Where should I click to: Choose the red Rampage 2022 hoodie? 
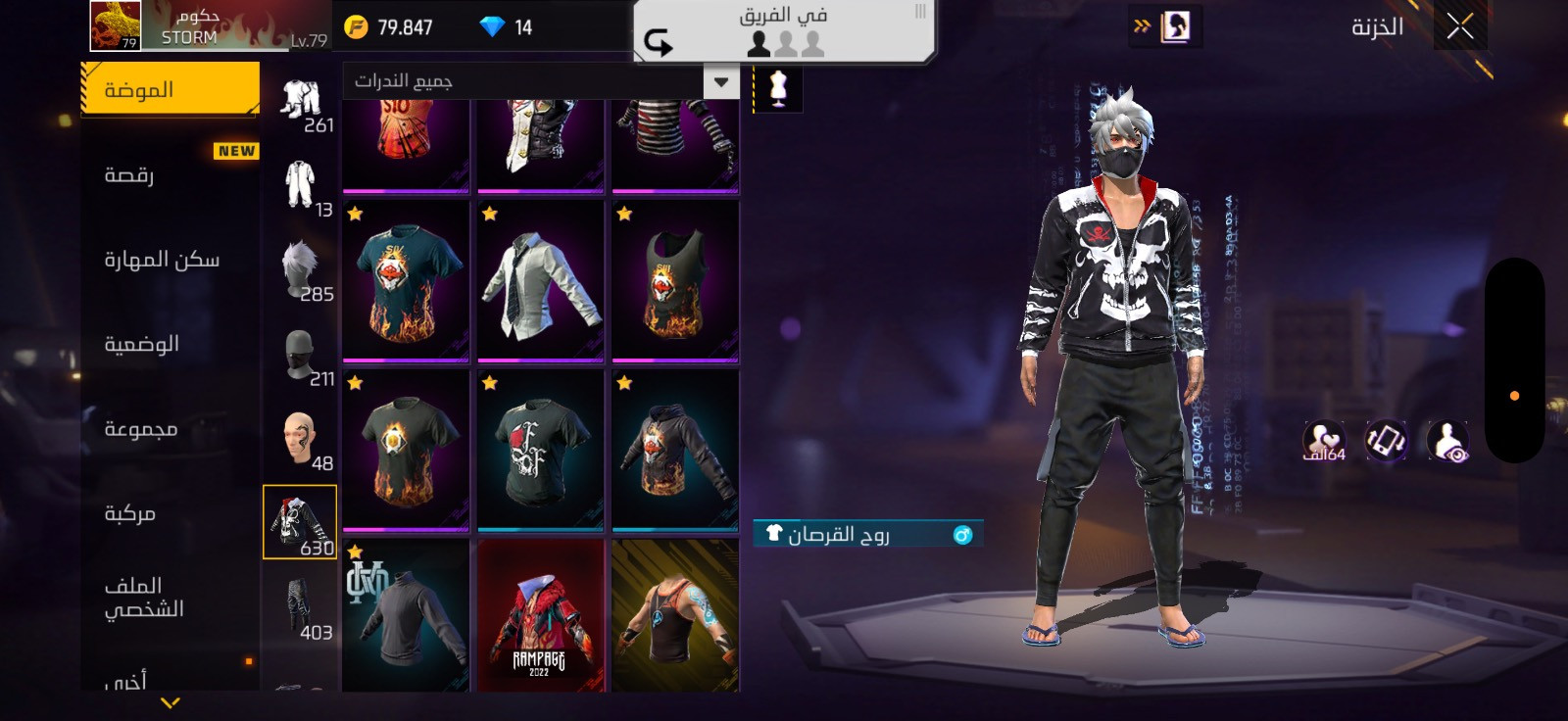point(540,617)
